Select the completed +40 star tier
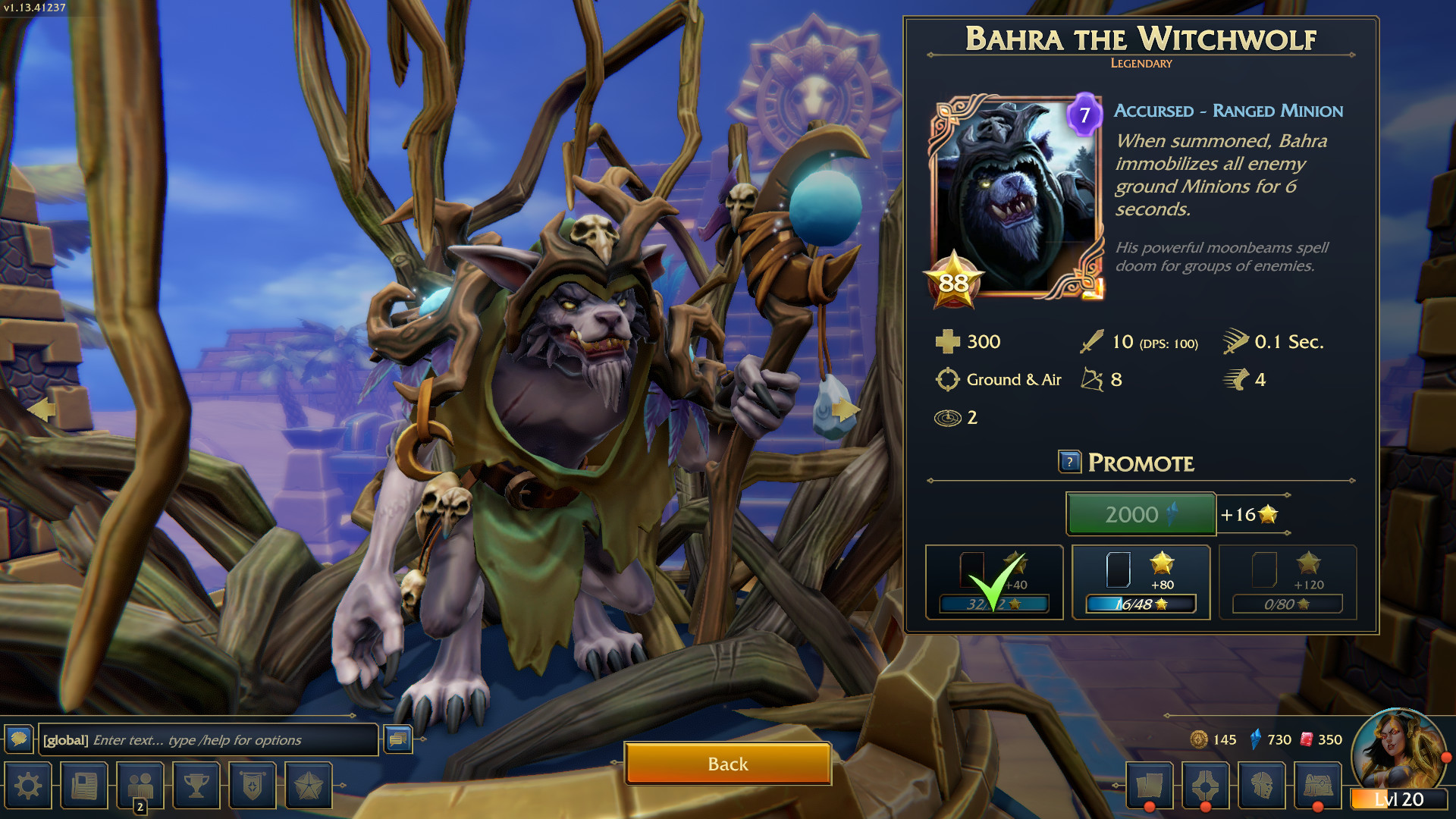1456x819 pixels. [993, 582]
